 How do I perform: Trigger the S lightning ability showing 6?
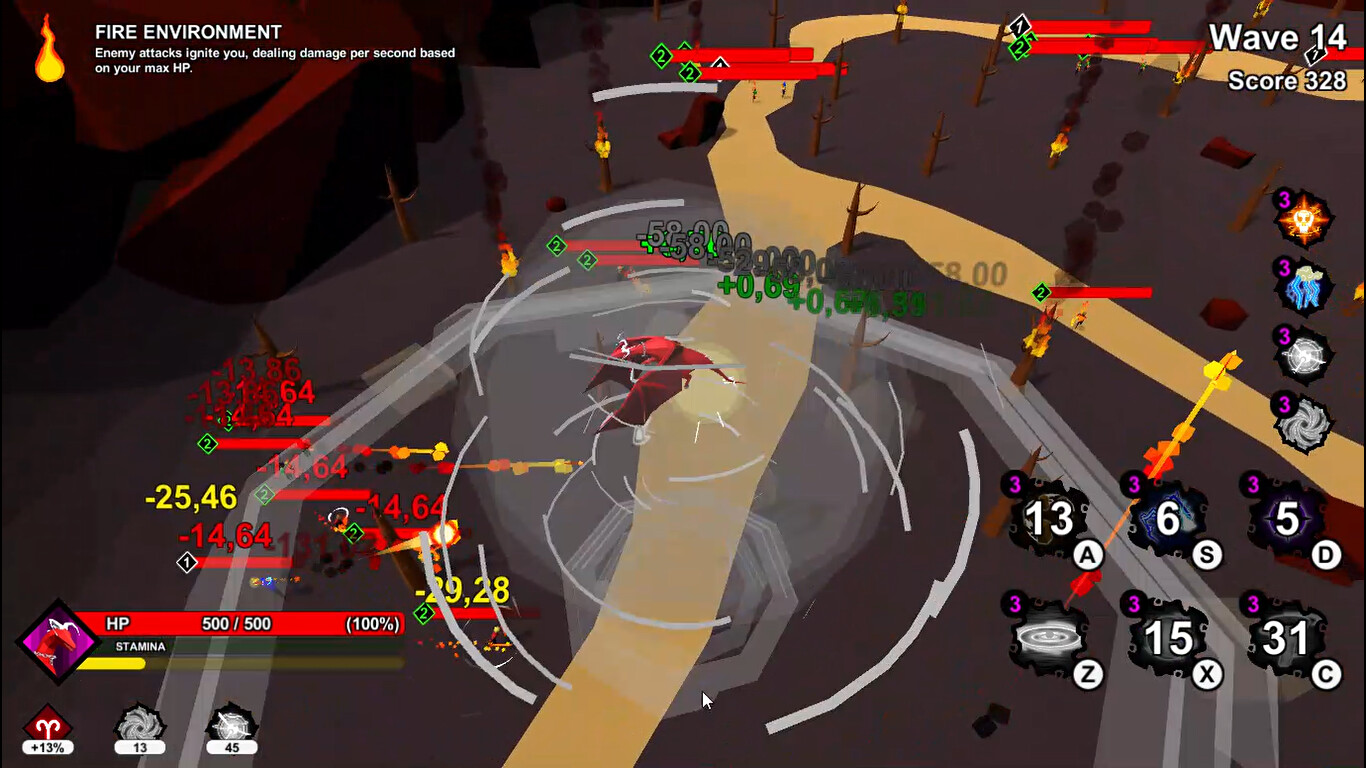[1168, 520]
